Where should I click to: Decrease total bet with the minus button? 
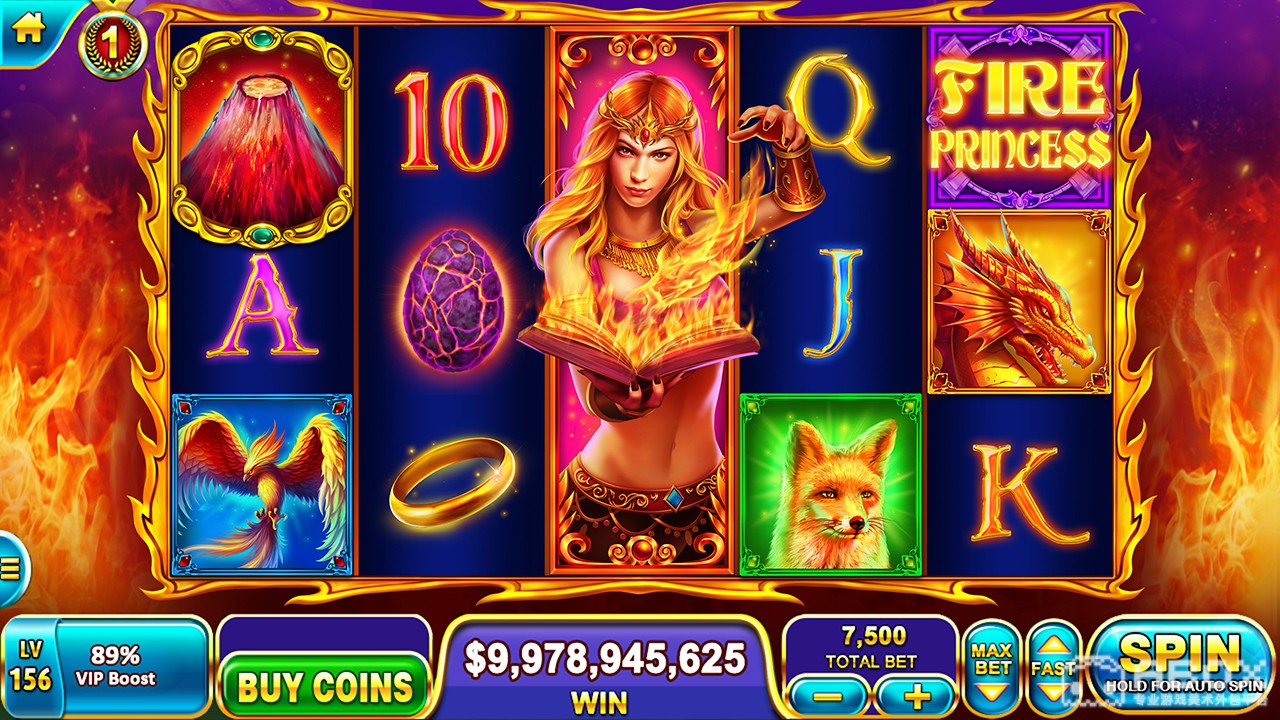point(829,696)
